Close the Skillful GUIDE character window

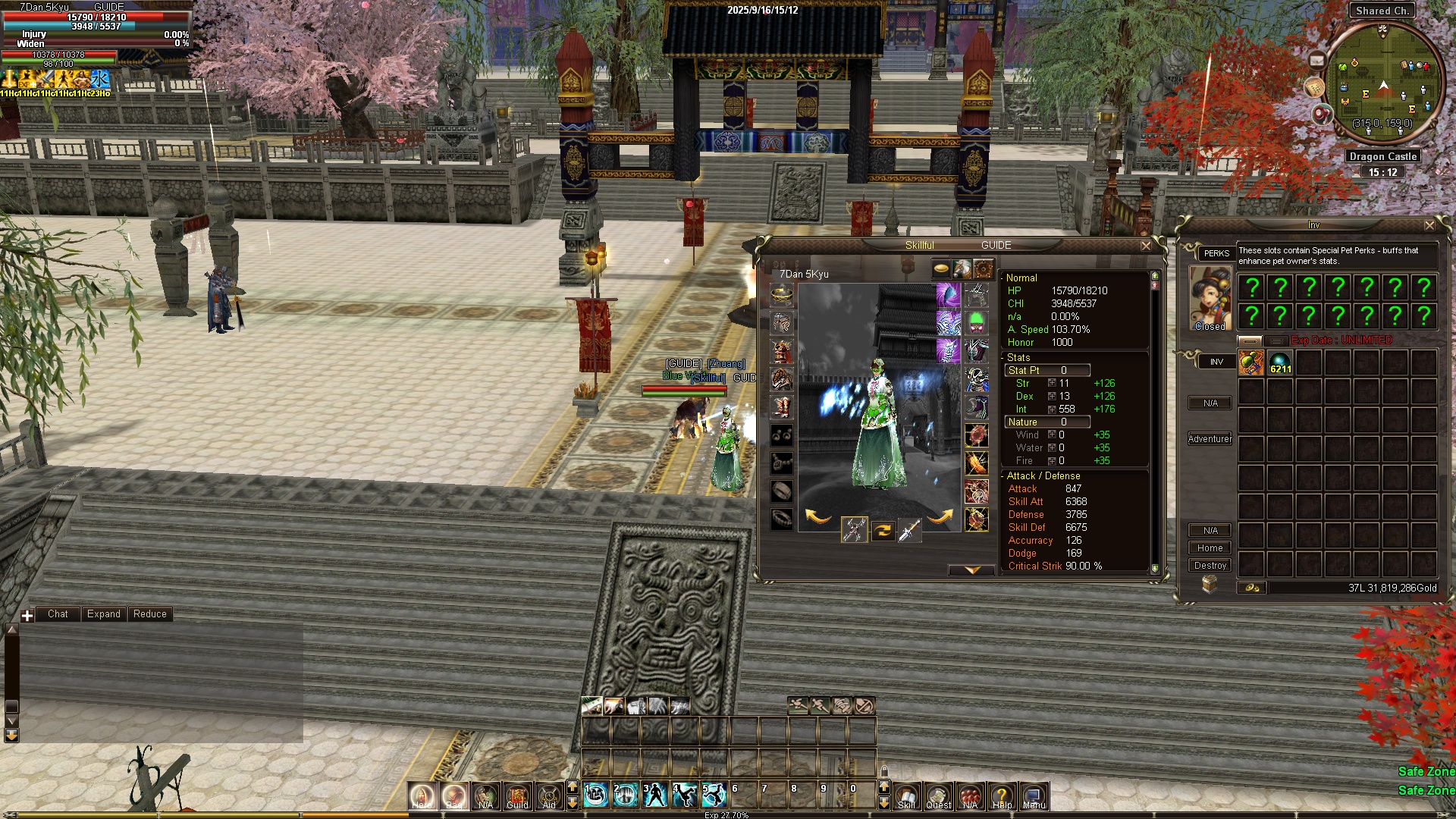[1146, 246]
